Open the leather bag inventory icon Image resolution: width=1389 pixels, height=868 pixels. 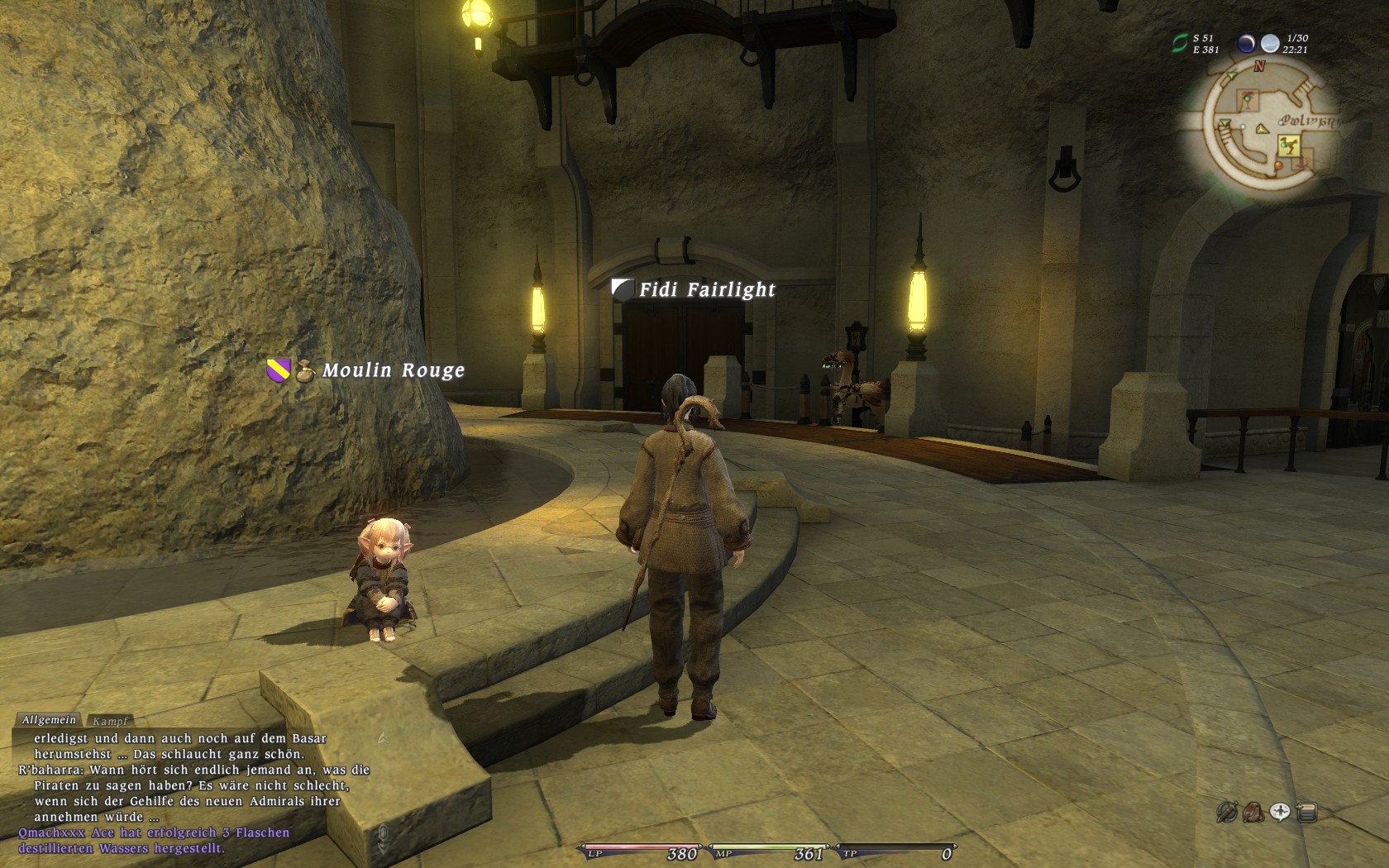[x=1253, y=813]
